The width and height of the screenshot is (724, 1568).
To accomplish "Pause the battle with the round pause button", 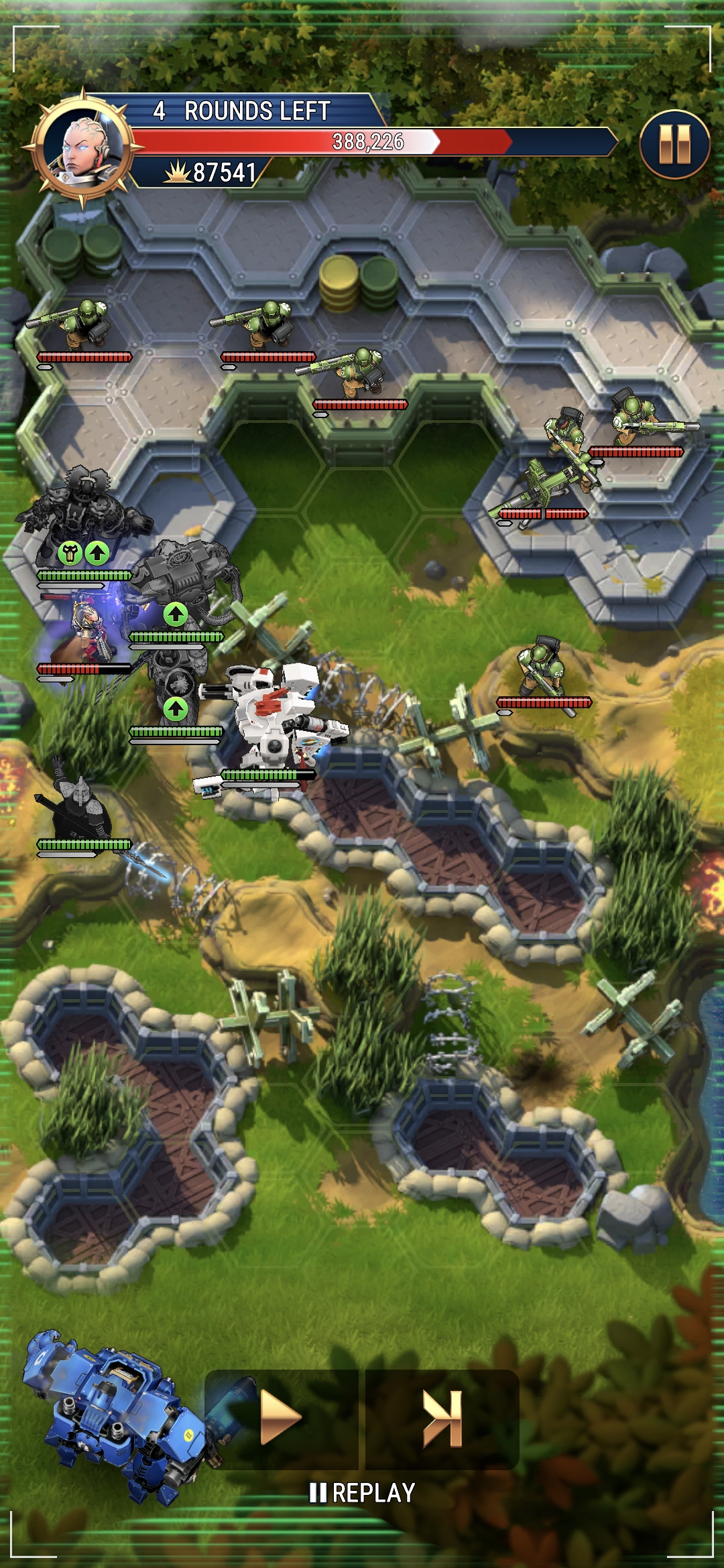I will 674,145.
